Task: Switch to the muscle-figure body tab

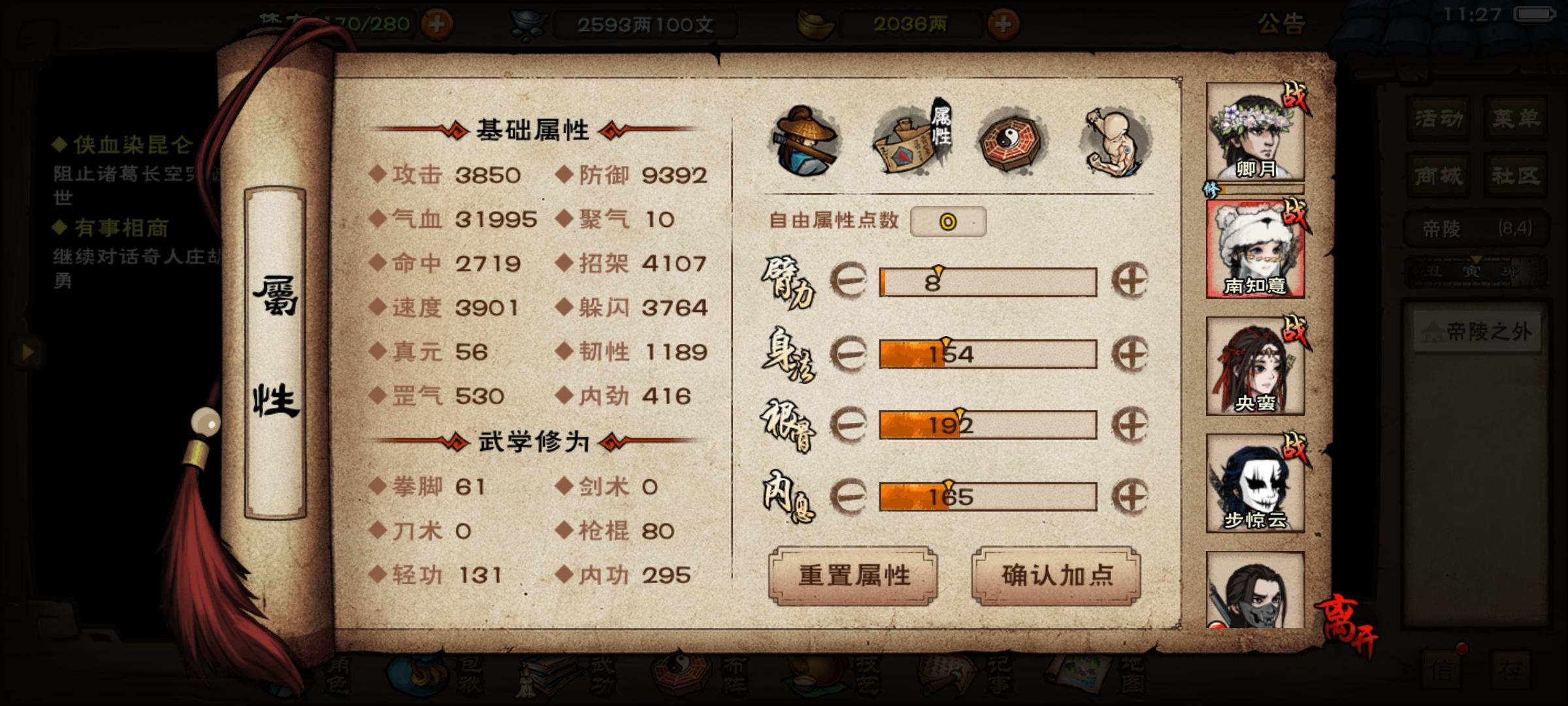Action: [1114, 141]
